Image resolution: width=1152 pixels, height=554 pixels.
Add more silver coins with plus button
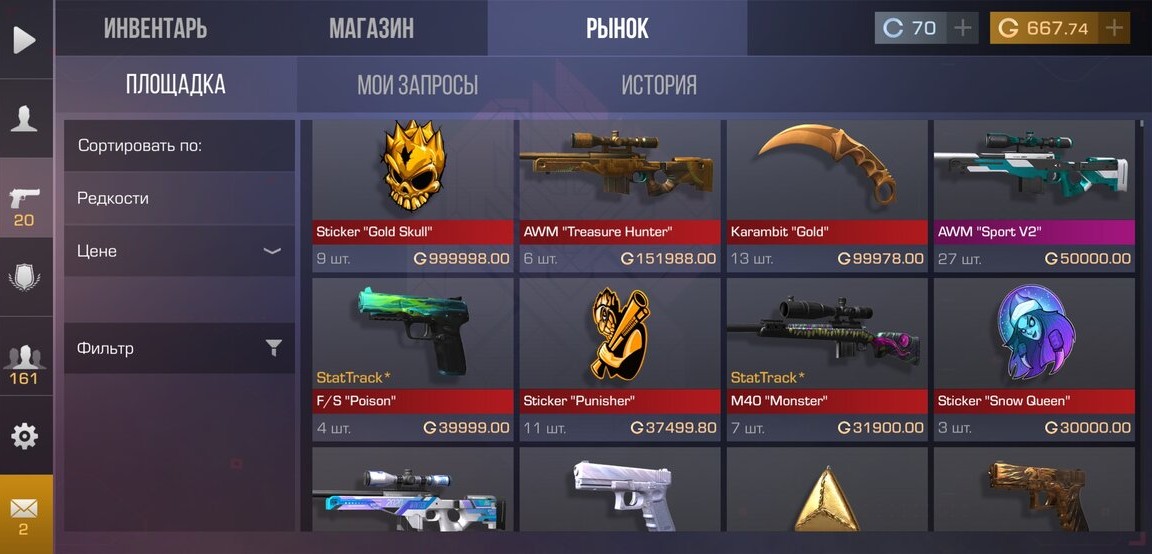pyautogui.click(x=962, y=28)
